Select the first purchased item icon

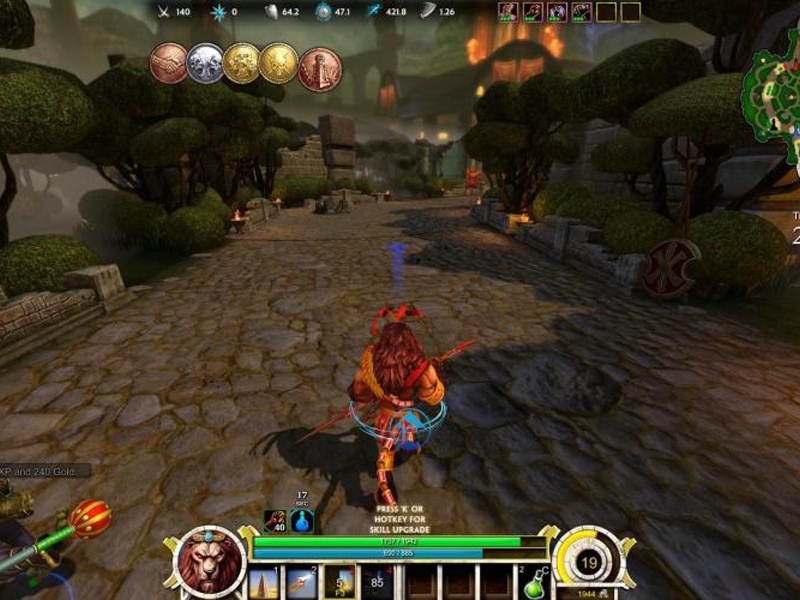point(508,12)
